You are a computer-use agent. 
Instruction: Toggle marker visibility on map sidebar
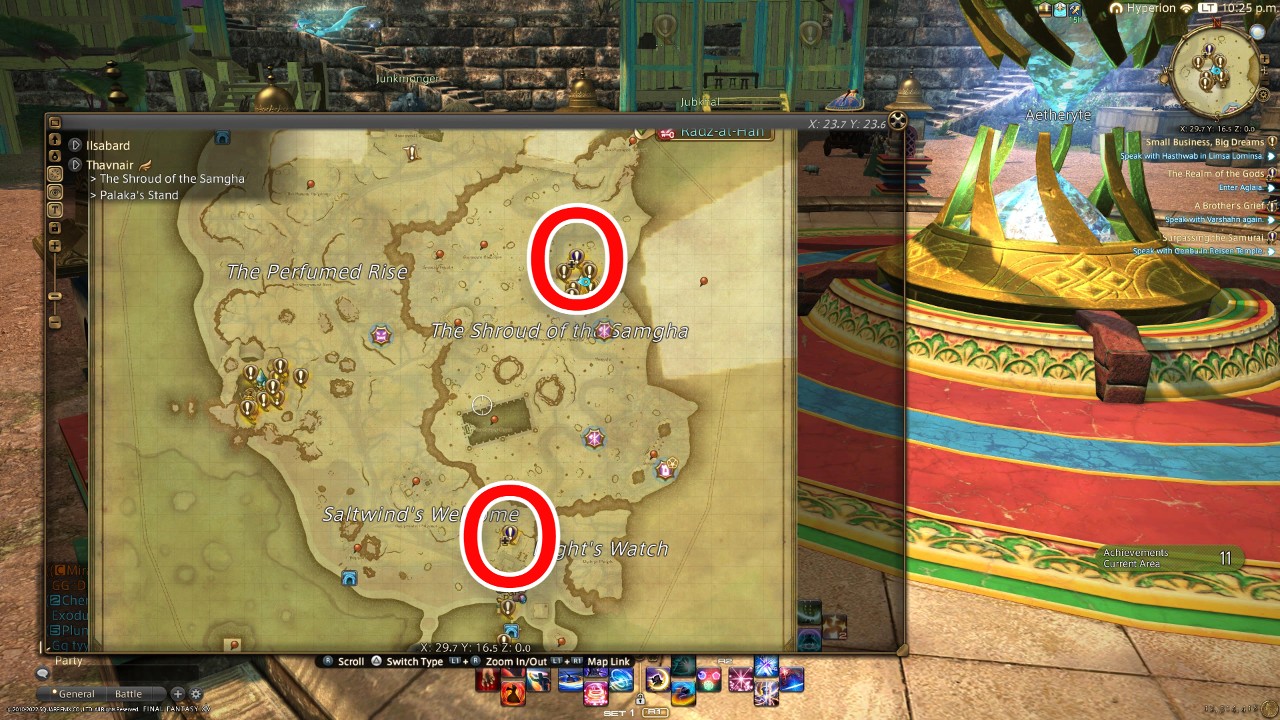54,190
